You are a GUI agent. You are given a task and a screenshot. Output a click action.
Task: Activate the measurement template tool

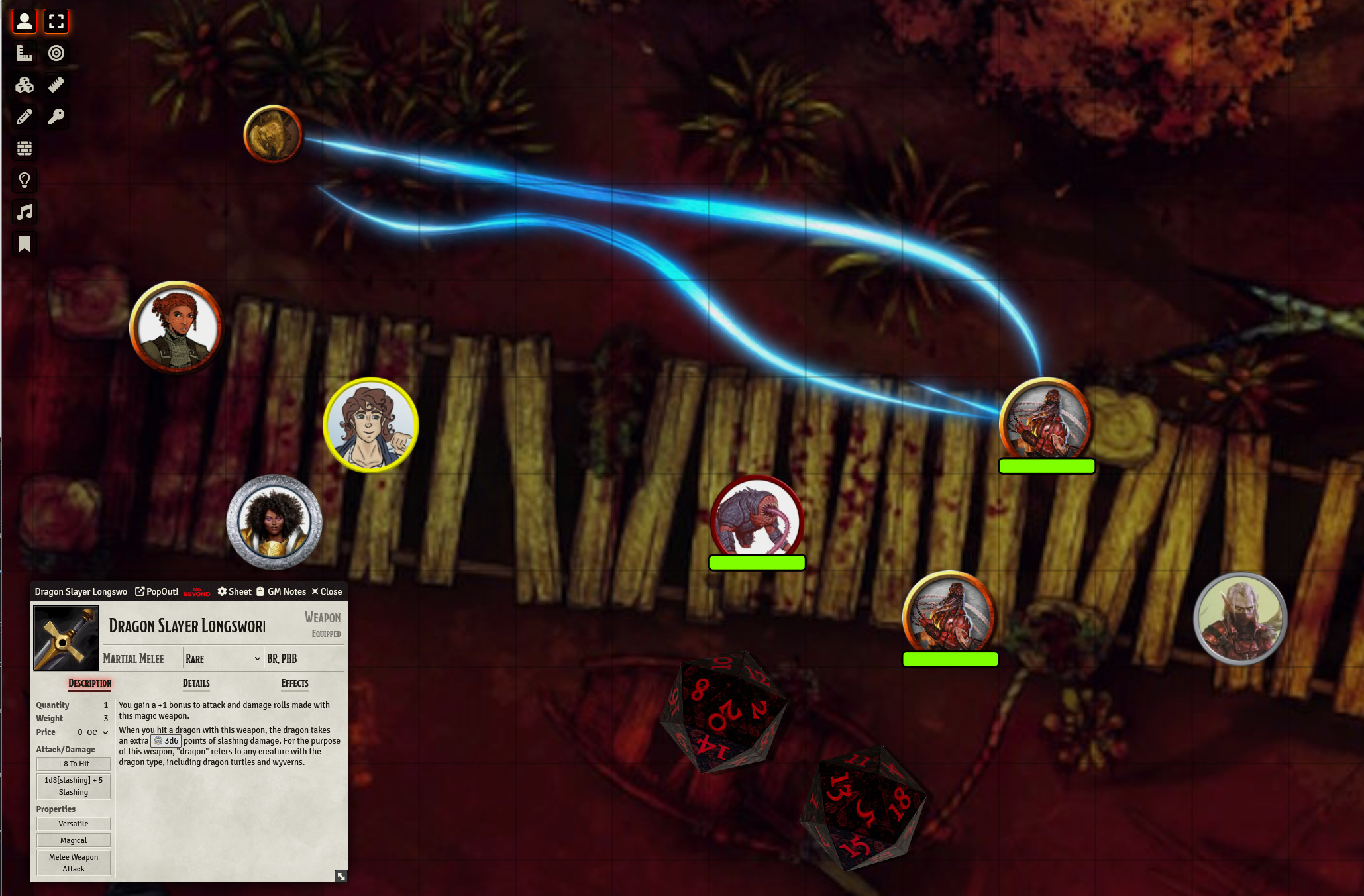coord(25,53)
